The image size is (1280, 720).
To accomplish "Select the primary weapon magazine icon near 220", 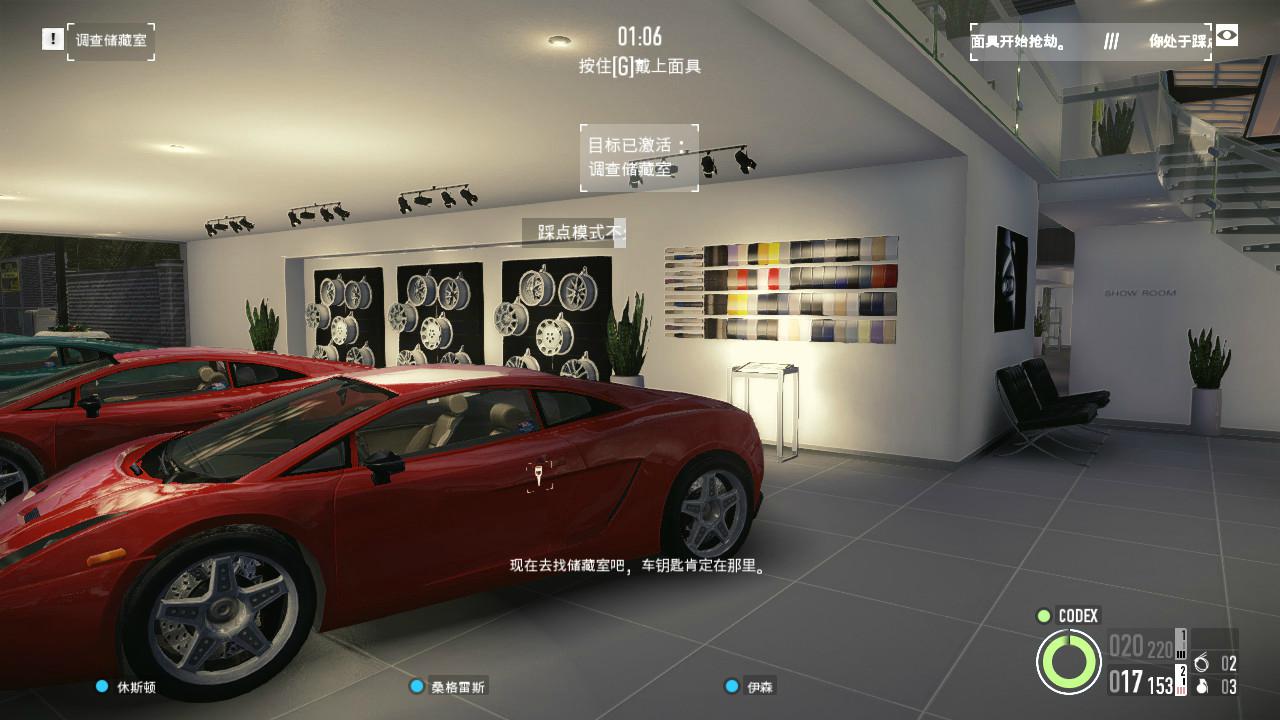I will [1181, 644].
